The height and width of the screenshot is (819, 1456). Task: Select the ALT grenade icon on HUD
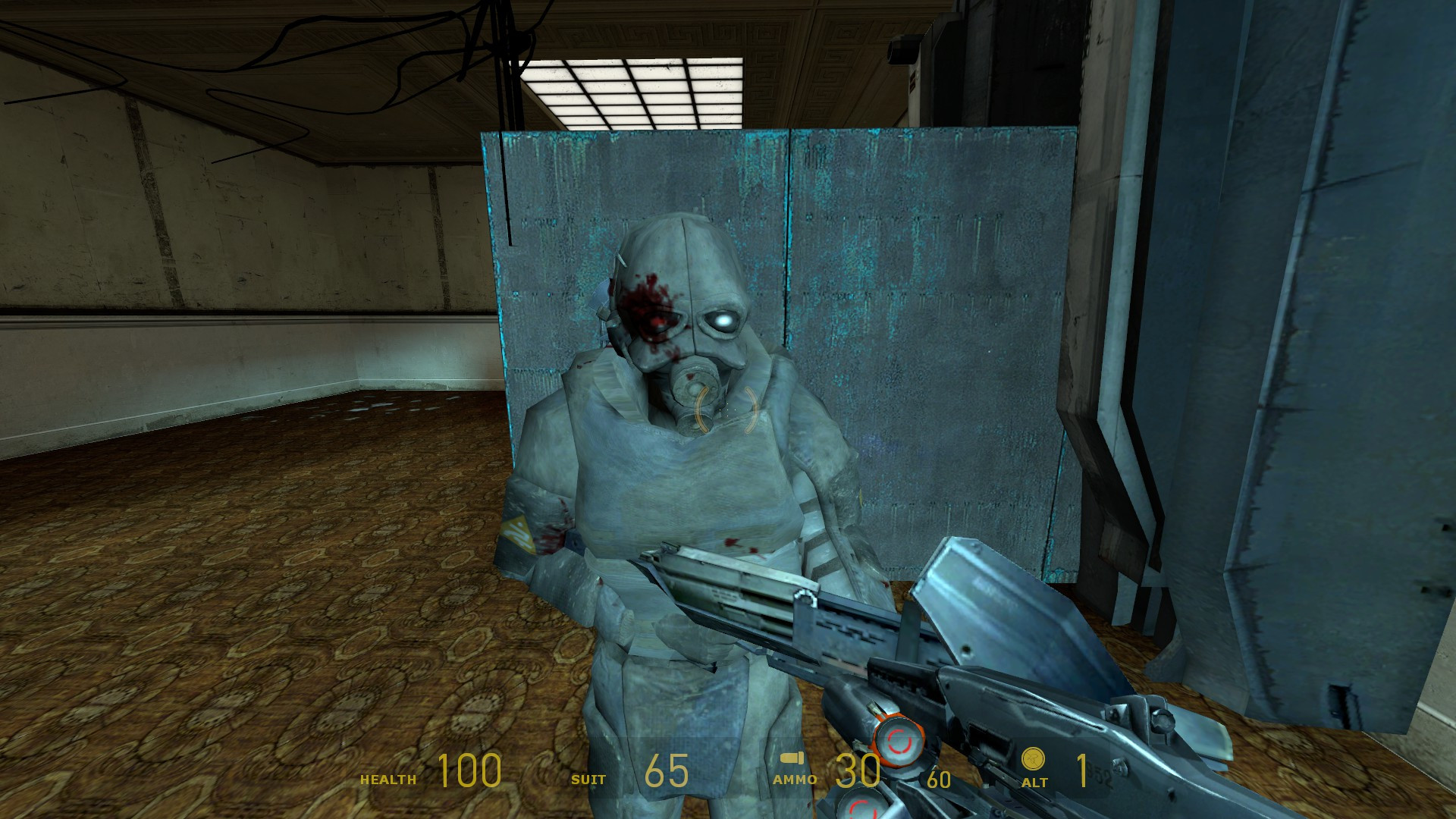[1033, 757]
